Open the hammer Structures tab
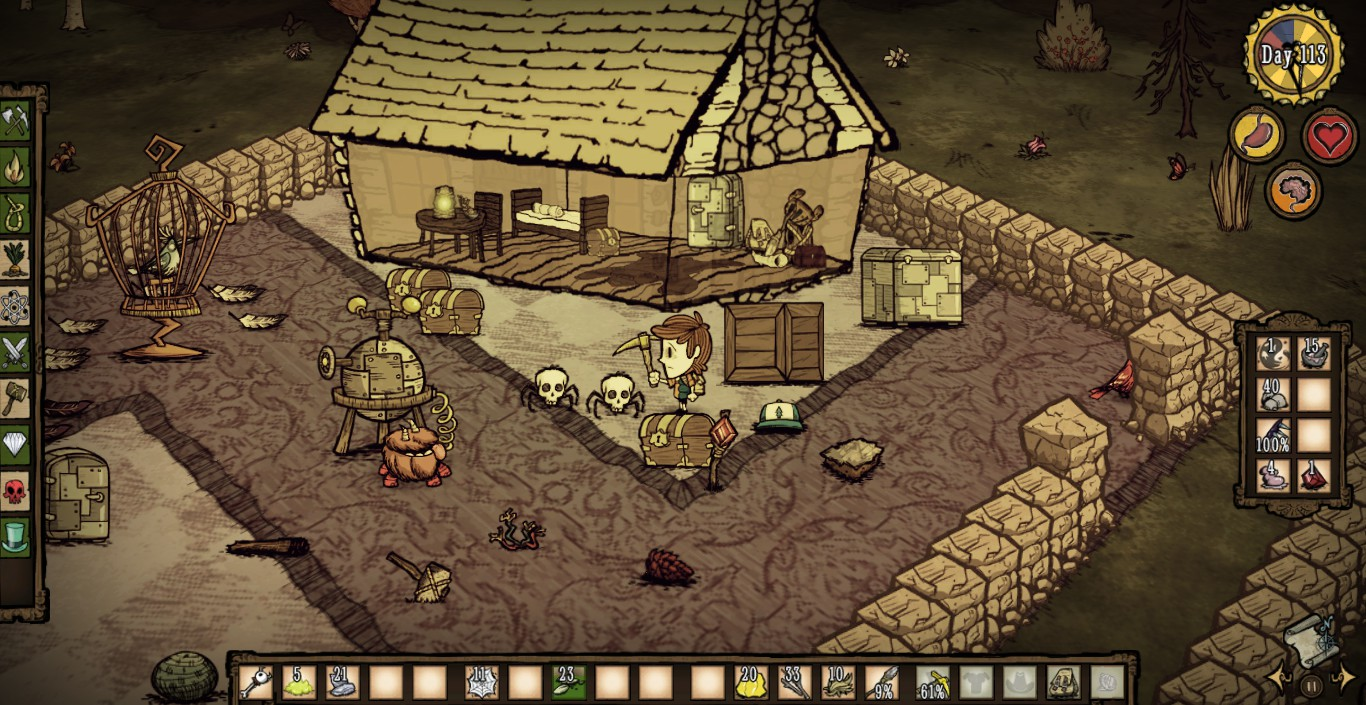Screen dimensions: 1366x705 (16, 398)
